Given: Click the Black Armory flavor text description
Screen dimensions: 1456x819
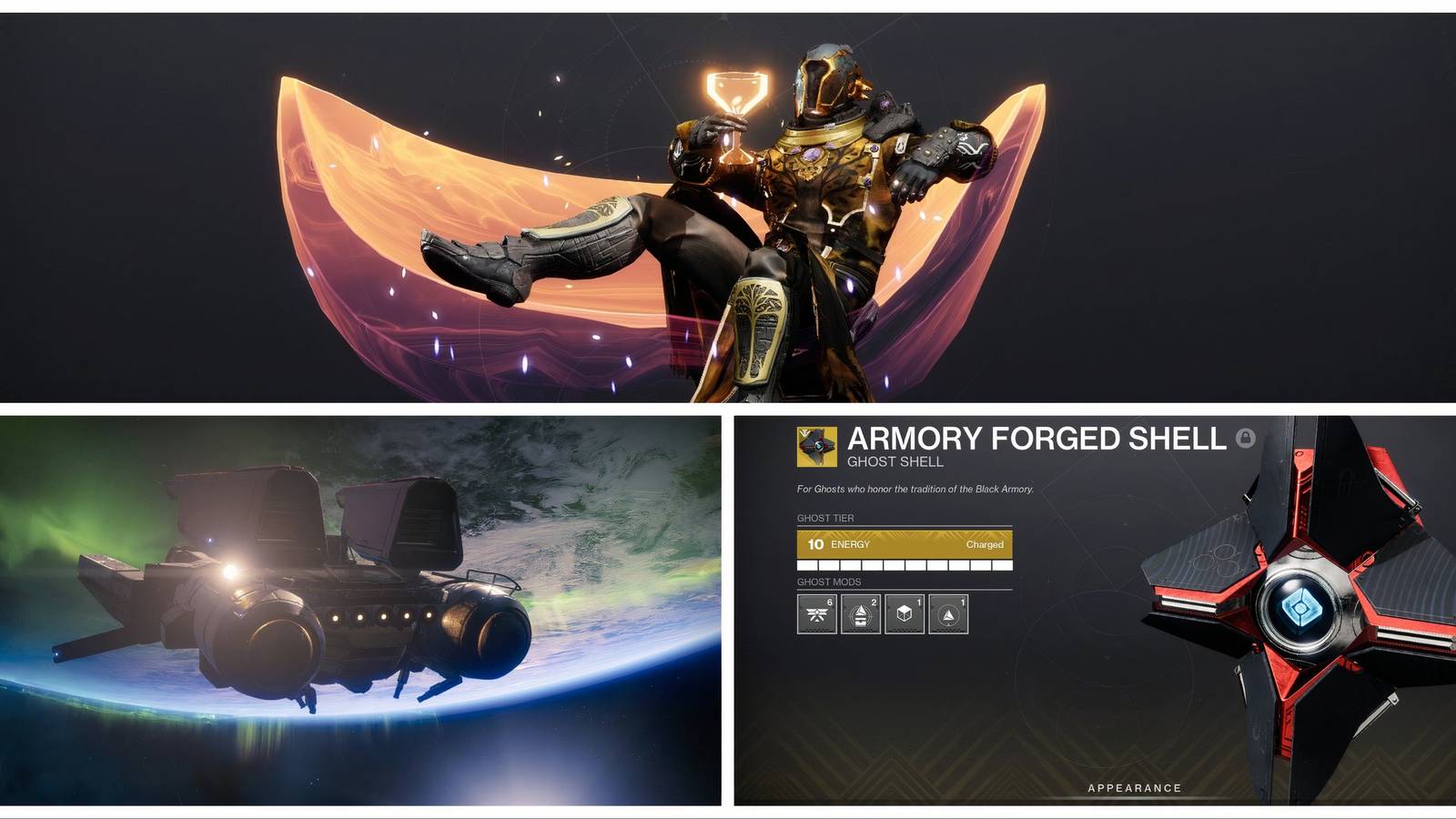Looking at the screenshot, I should tap(915, 489).
